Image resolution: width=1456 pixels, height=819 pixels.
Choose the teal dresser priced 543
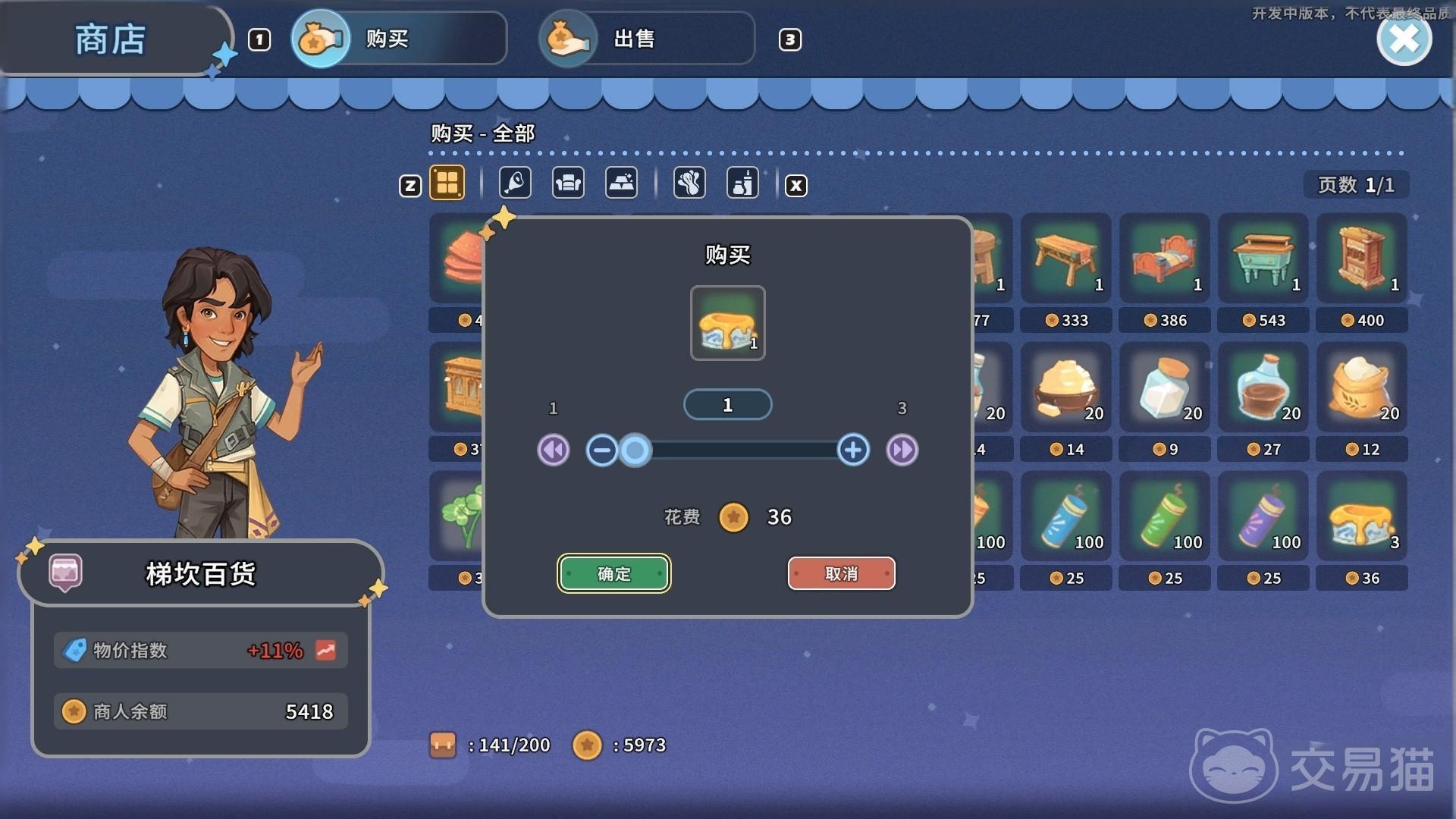pos(1263,259)
